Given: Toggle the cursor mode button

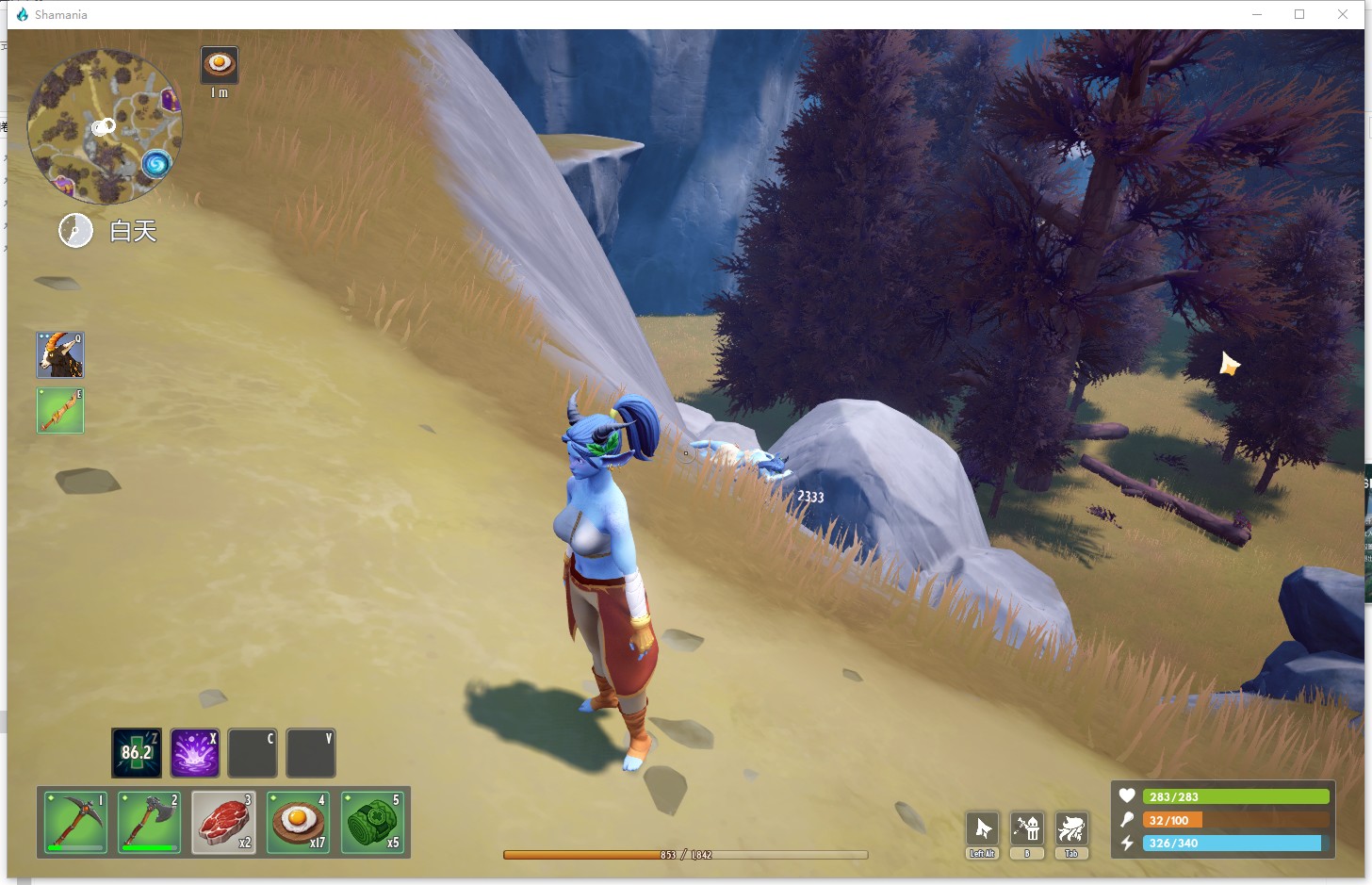Looking at the screenshot, I should (x=983, y=829).
